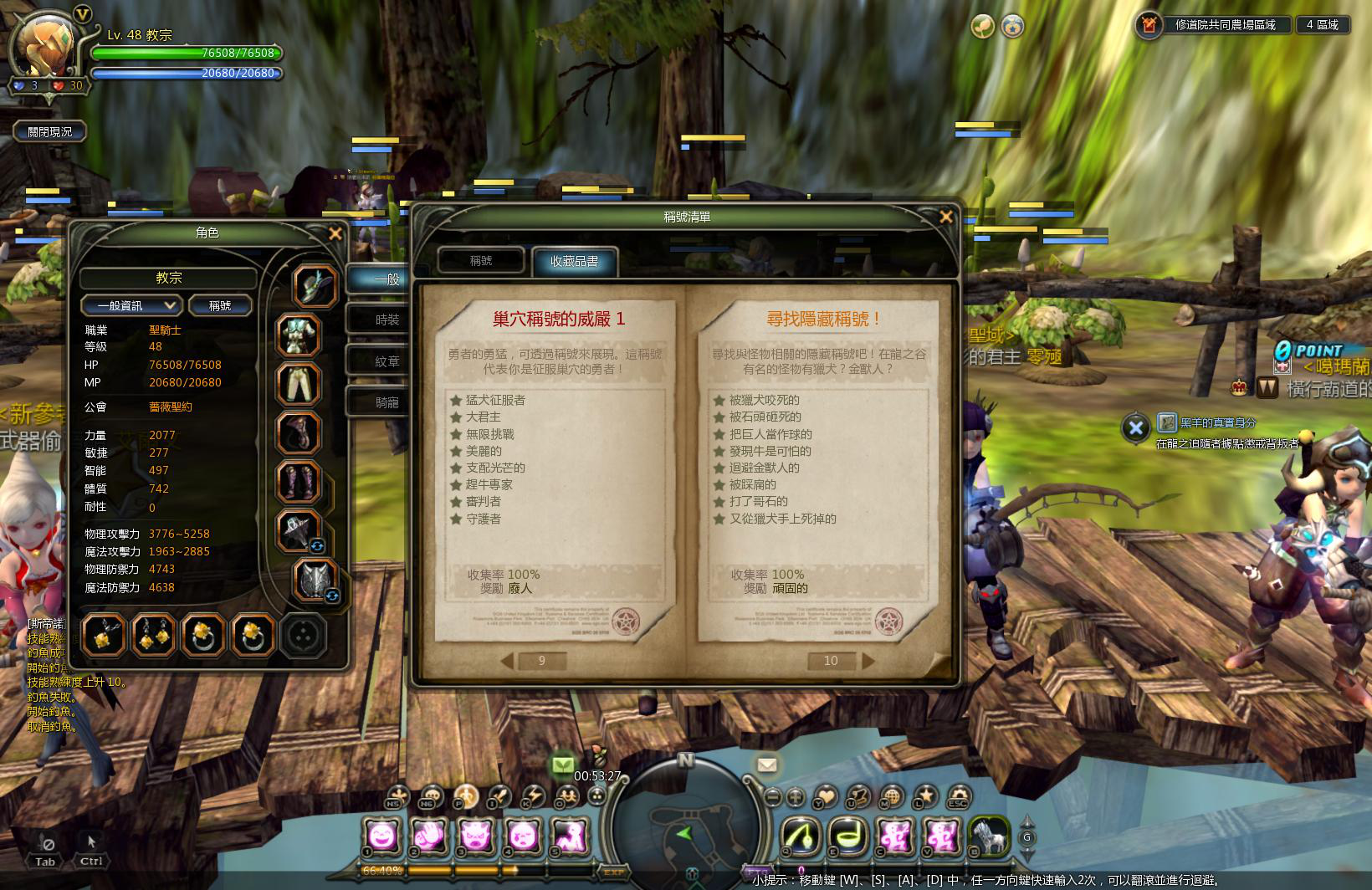Open the 紋章 crest tab
Image resolution: width=1372 pixels, height=890 pixels.
(387, 361)
